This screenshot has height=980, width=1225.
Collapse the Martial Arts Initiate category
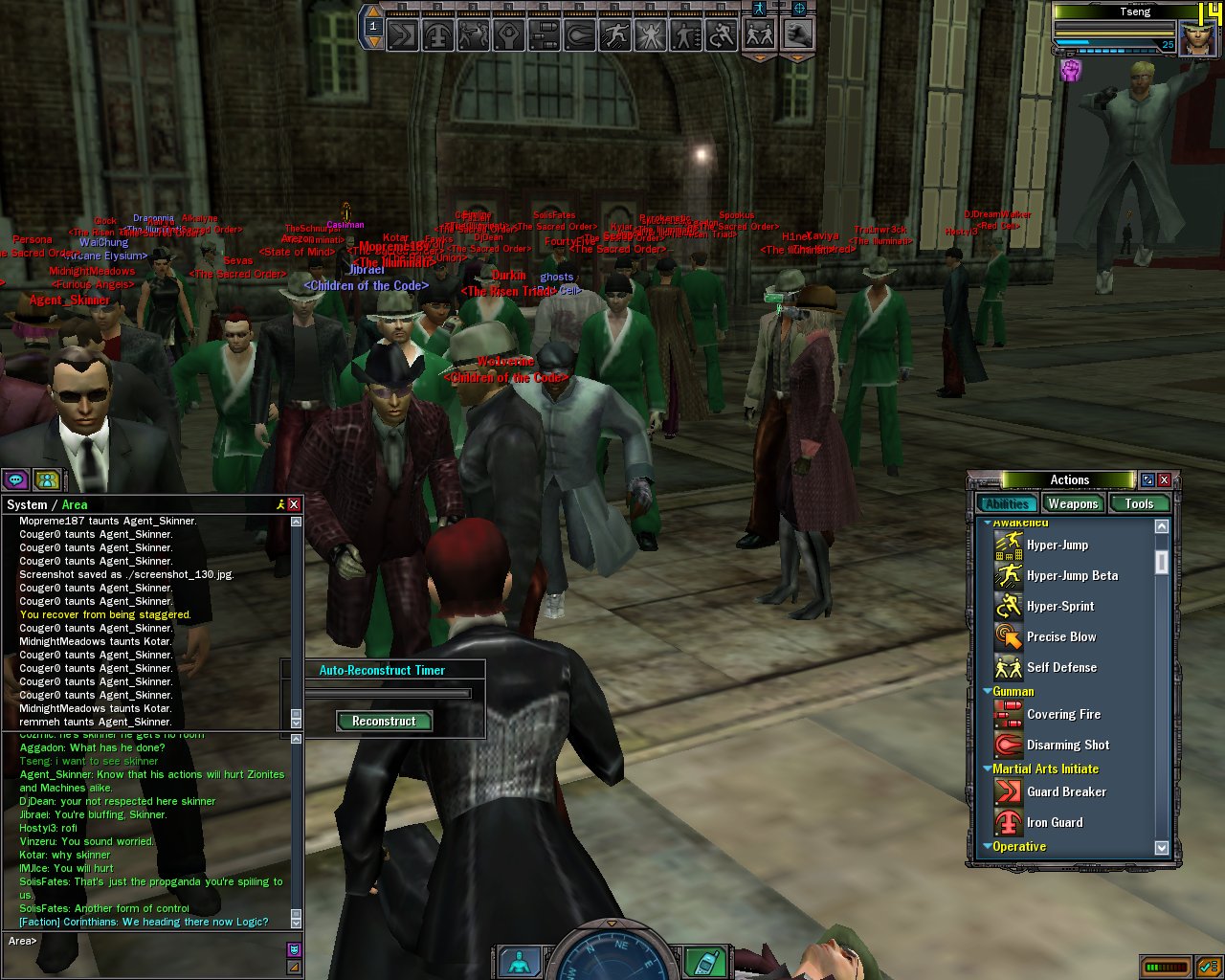click(x=988, y=768)
